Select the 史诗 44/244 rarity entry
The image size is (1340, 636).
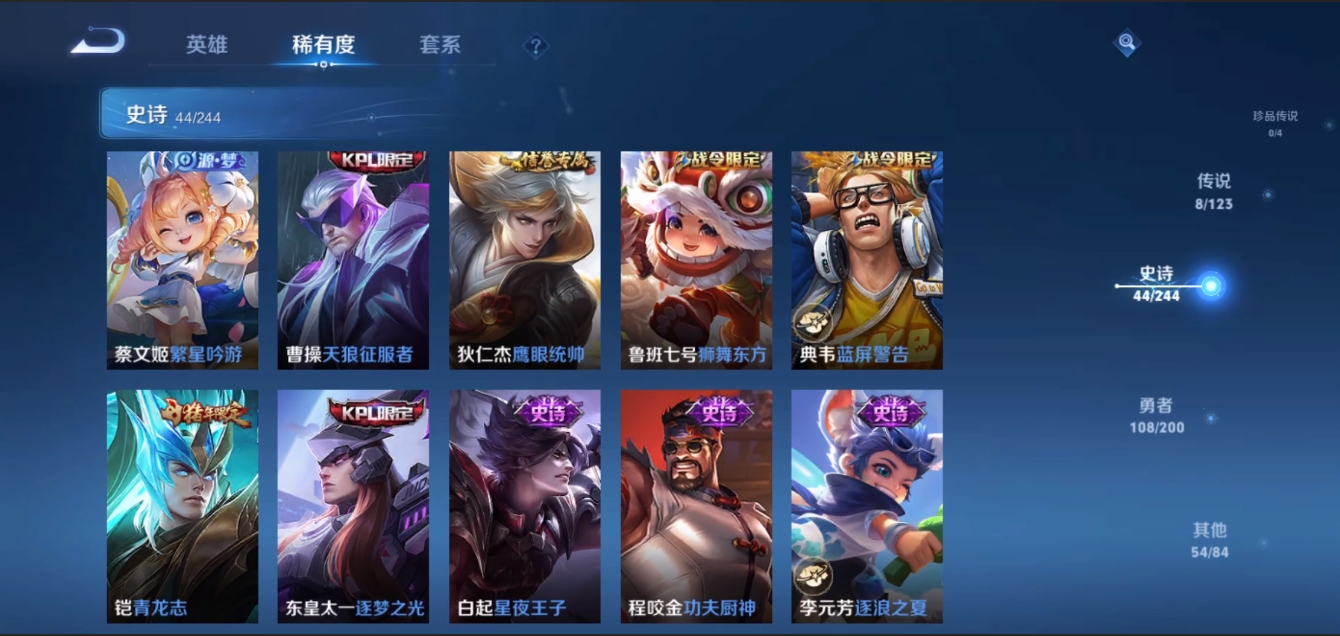coord(1157,284)
